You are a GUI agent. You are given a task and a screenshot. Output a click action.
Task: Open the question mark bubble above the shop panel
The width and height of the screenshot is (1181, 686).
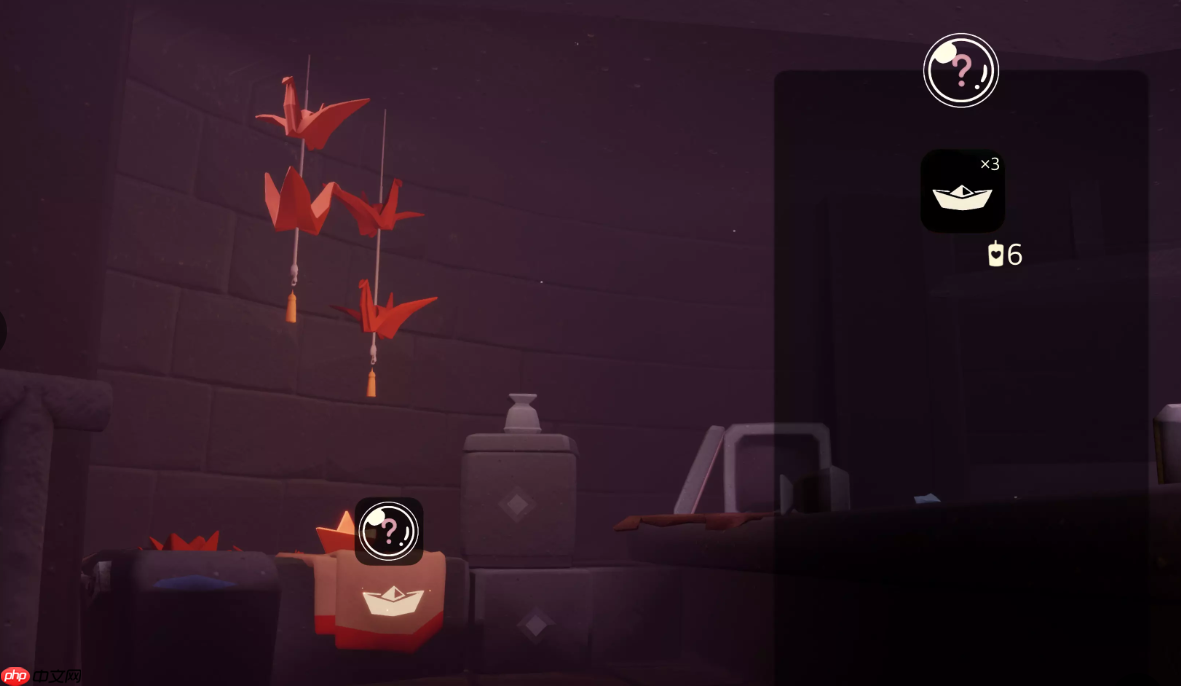[x=960, y=70]
